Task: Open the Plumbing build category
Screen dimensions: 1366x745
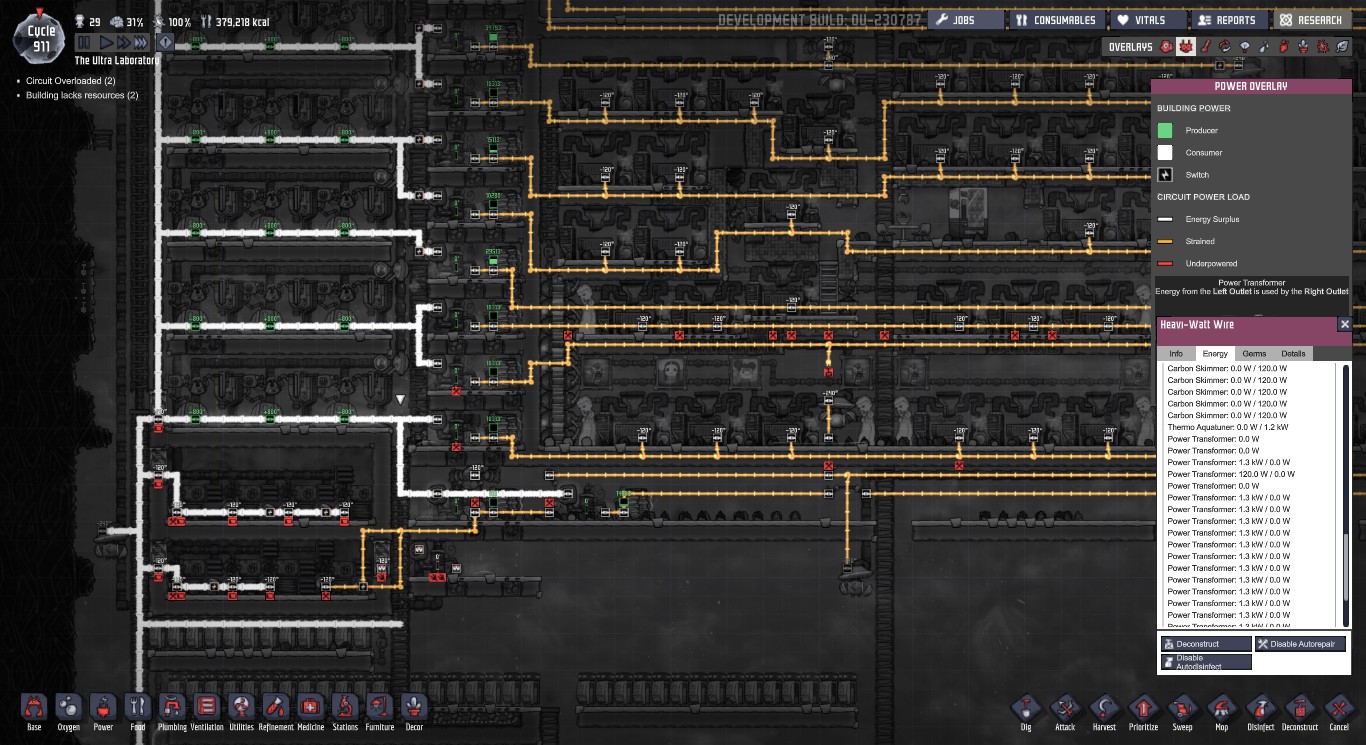Action: click(x=172, y=712)
